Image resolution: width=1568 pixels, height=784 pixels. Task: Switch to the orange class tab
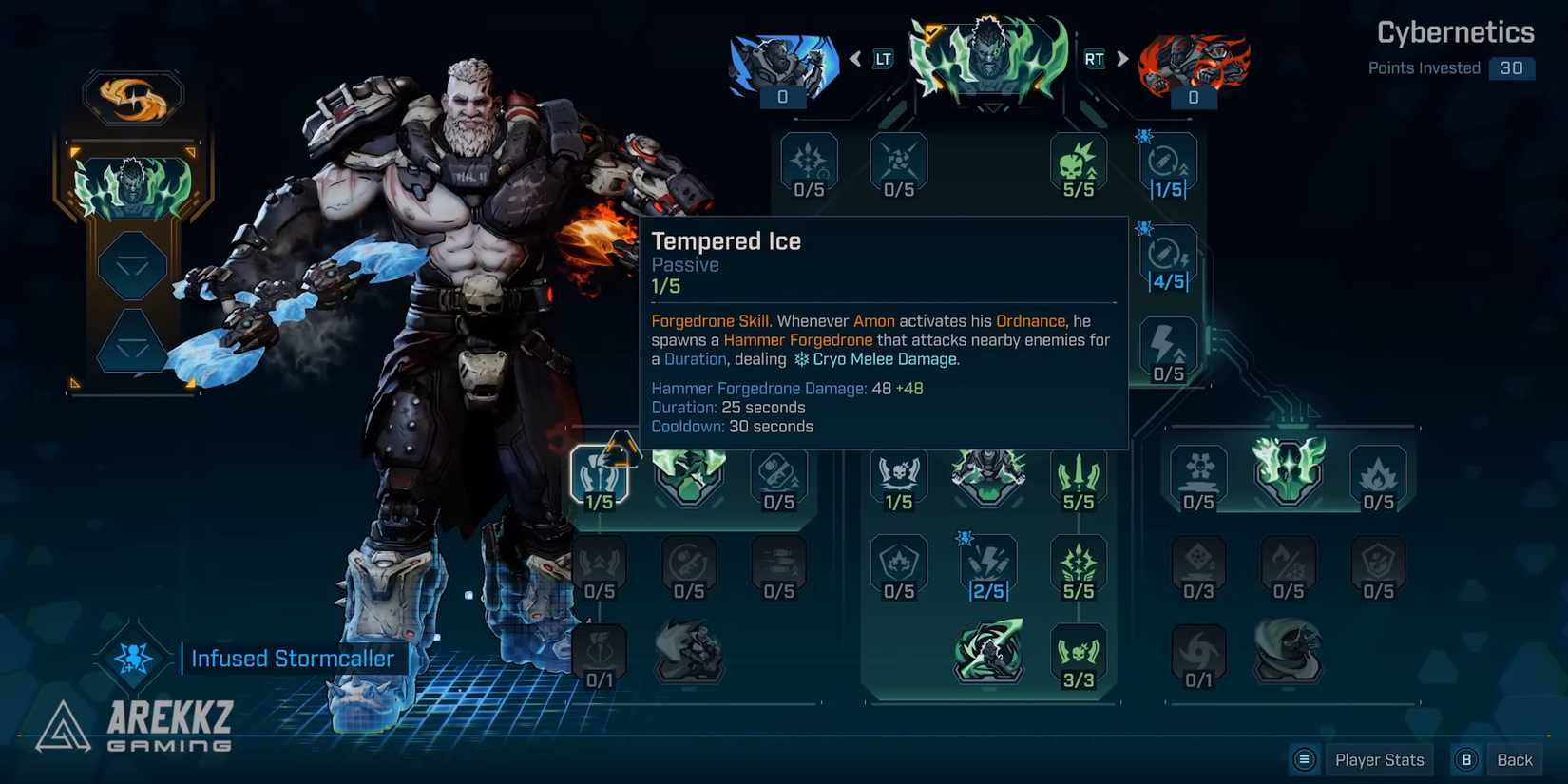point(1193,62)
